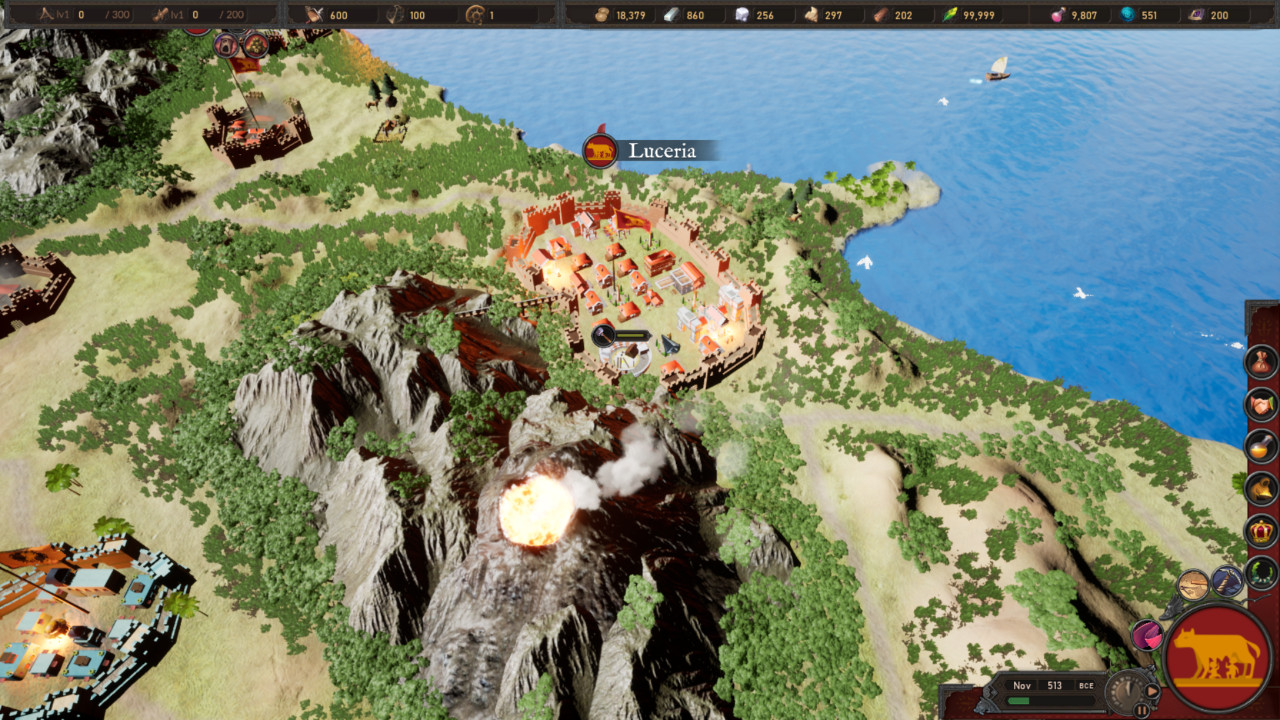Adjust the game speed dial
The width and height of the screenshot is (1280, 720).
(x=1126, y=688)
